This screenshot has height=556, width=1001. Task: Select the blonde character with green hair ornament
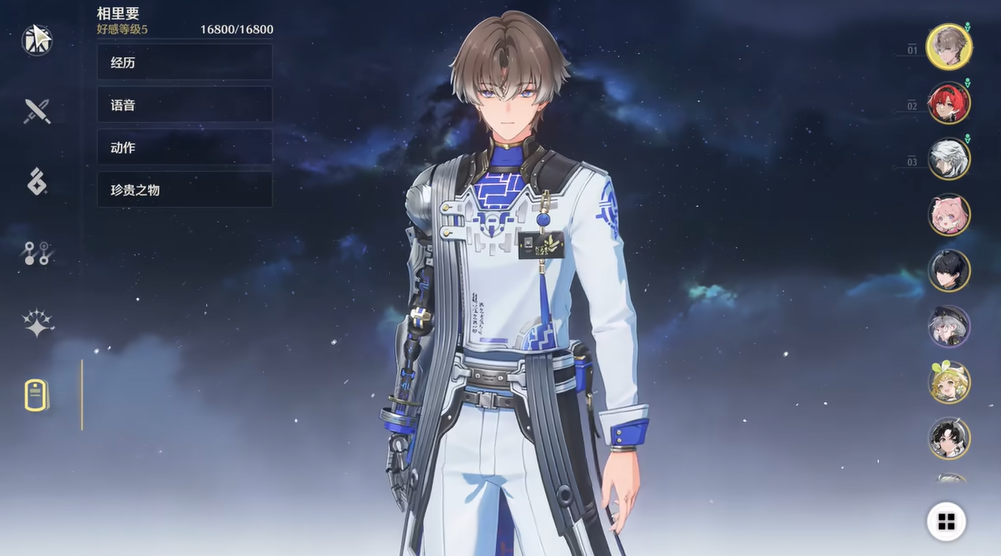click(948, 382)
